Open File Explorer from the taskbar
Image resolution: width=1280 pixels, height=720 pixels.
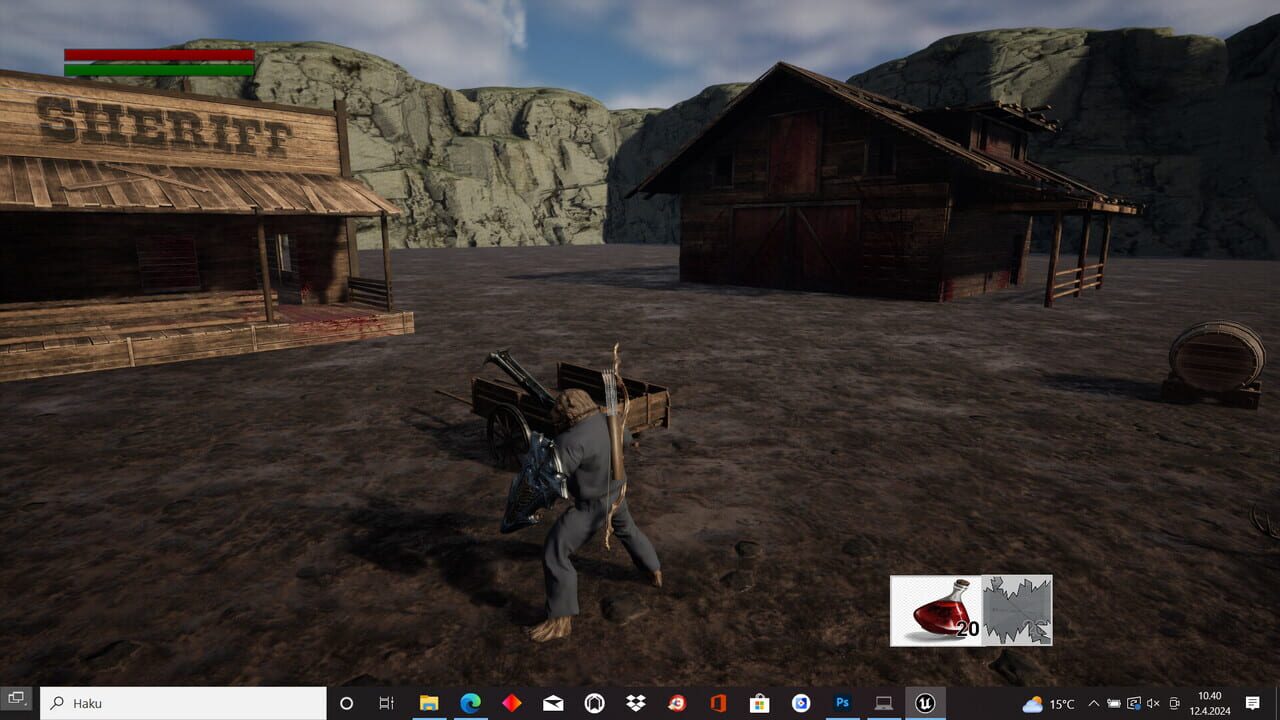pos(428,703)
